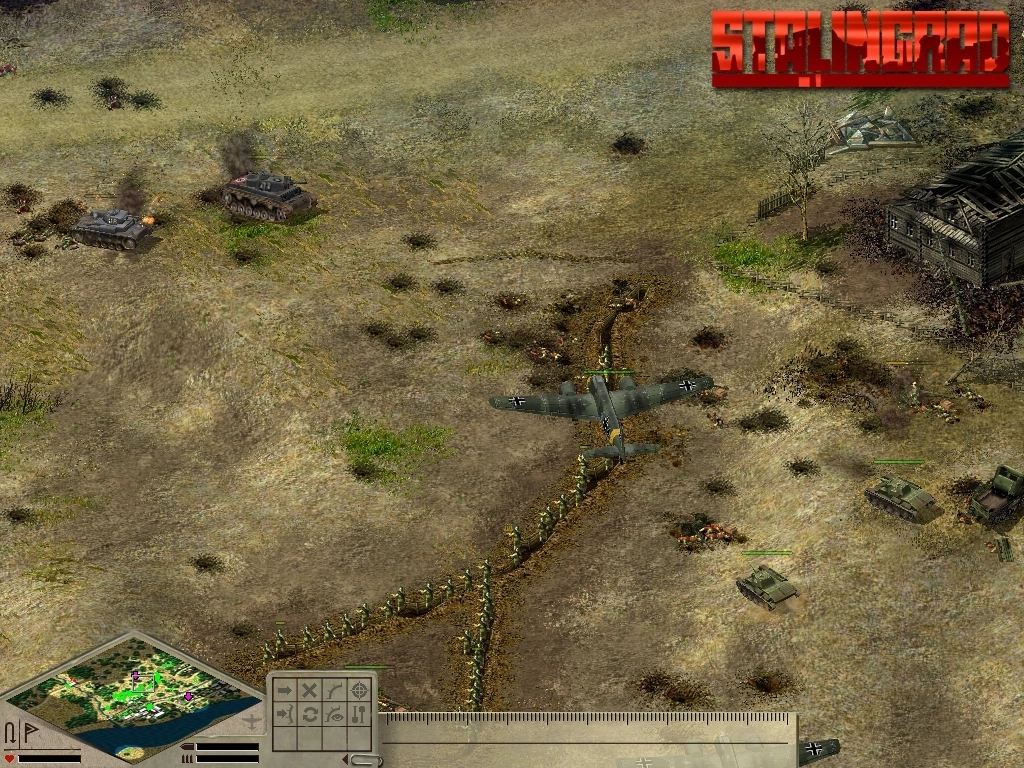Select the tank with the green bar near the truck
Screen dimensions: 1024x768
click(899, 495)
